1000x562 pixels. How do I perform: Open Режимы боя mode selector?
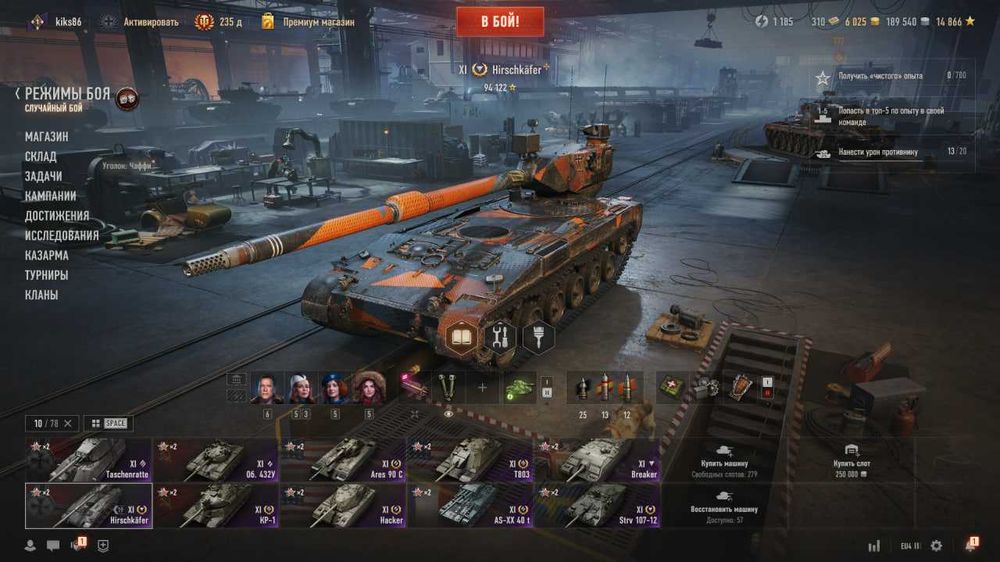(67, 93)
